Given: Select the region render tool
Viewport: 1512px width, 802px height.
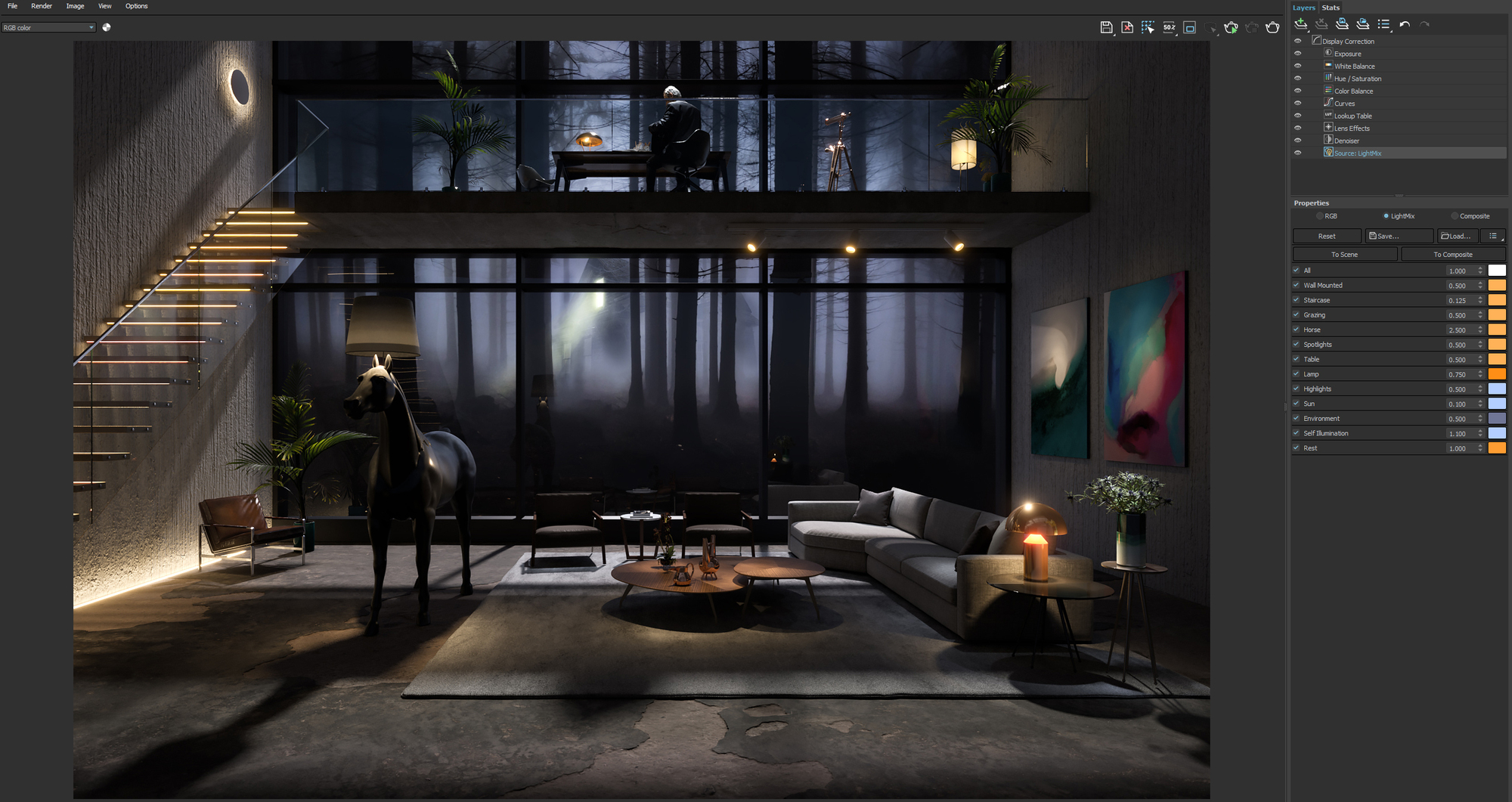Looking at the screenshot, I should [1148, 27].
